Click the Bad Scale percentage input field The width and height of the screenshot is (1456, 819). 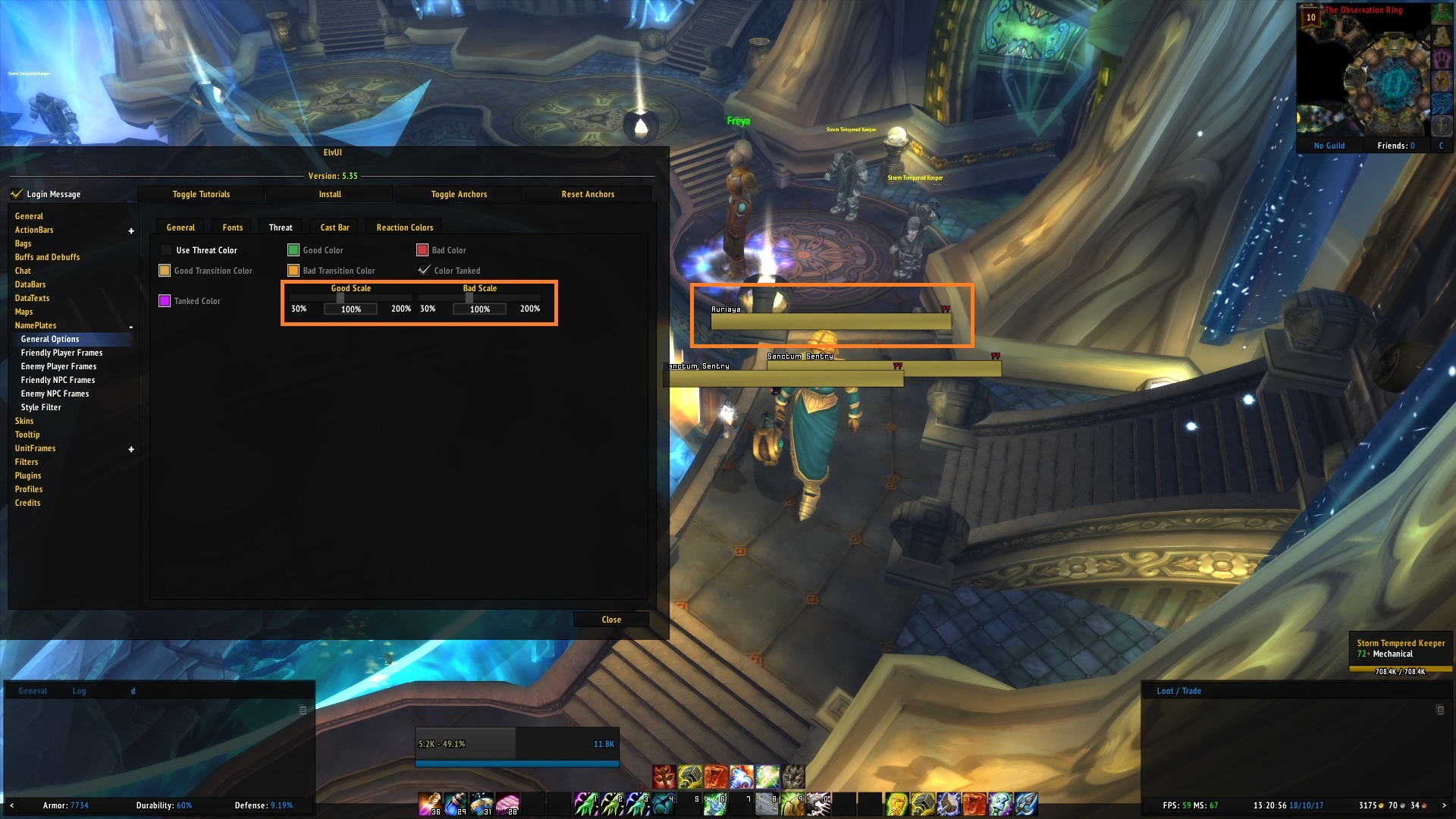click(x=480, y=309)
